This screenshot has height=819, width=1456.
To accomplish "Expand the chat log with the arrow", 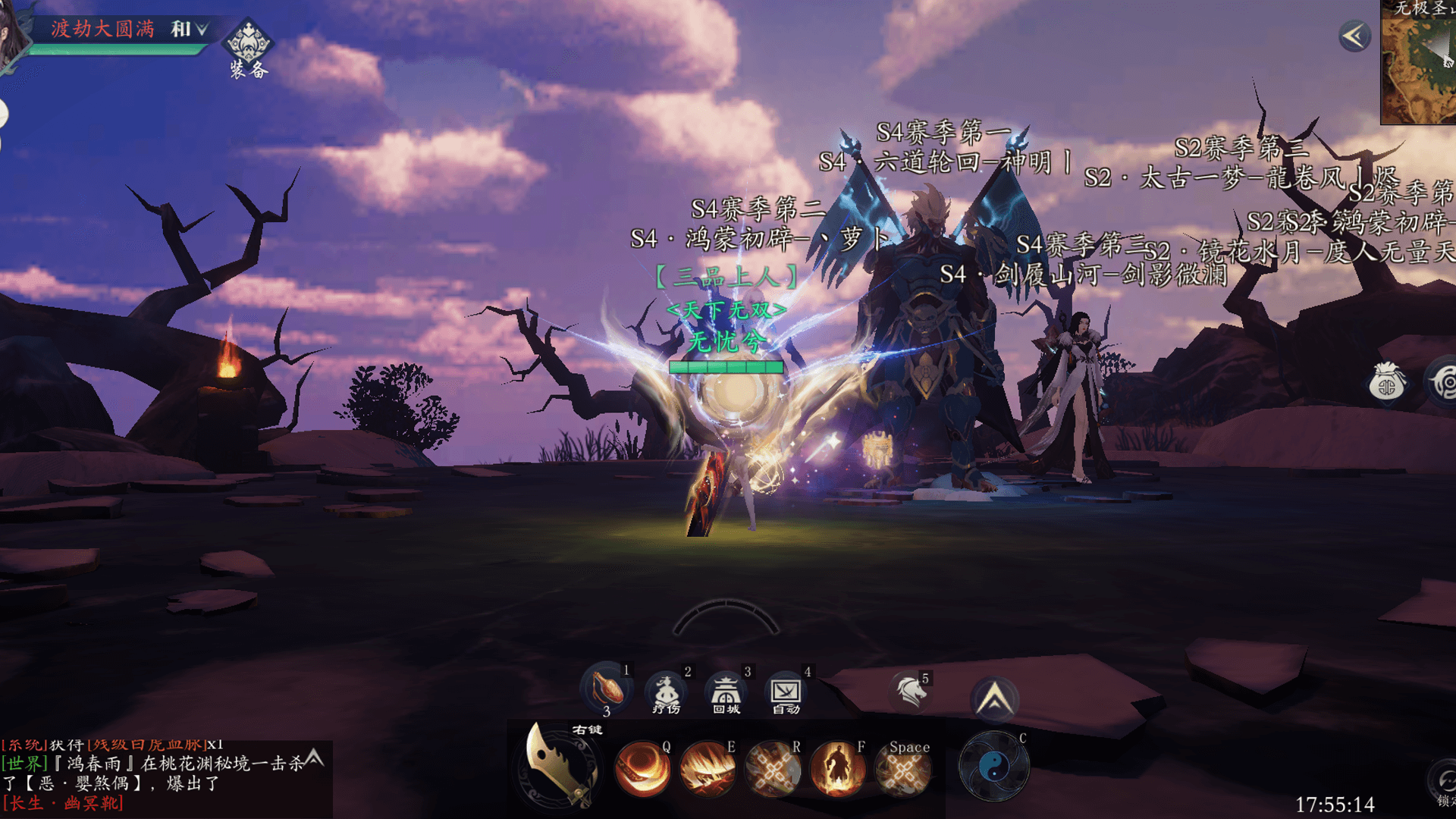I will point(315,757).
